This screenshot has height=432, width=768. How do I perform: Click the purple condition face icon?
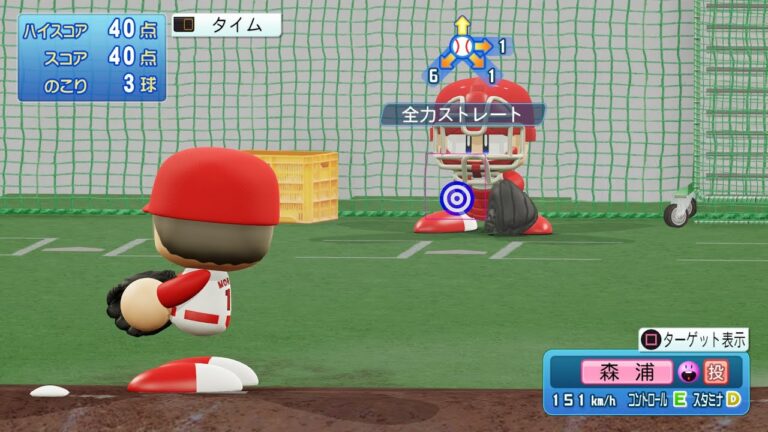pos(687,373)
